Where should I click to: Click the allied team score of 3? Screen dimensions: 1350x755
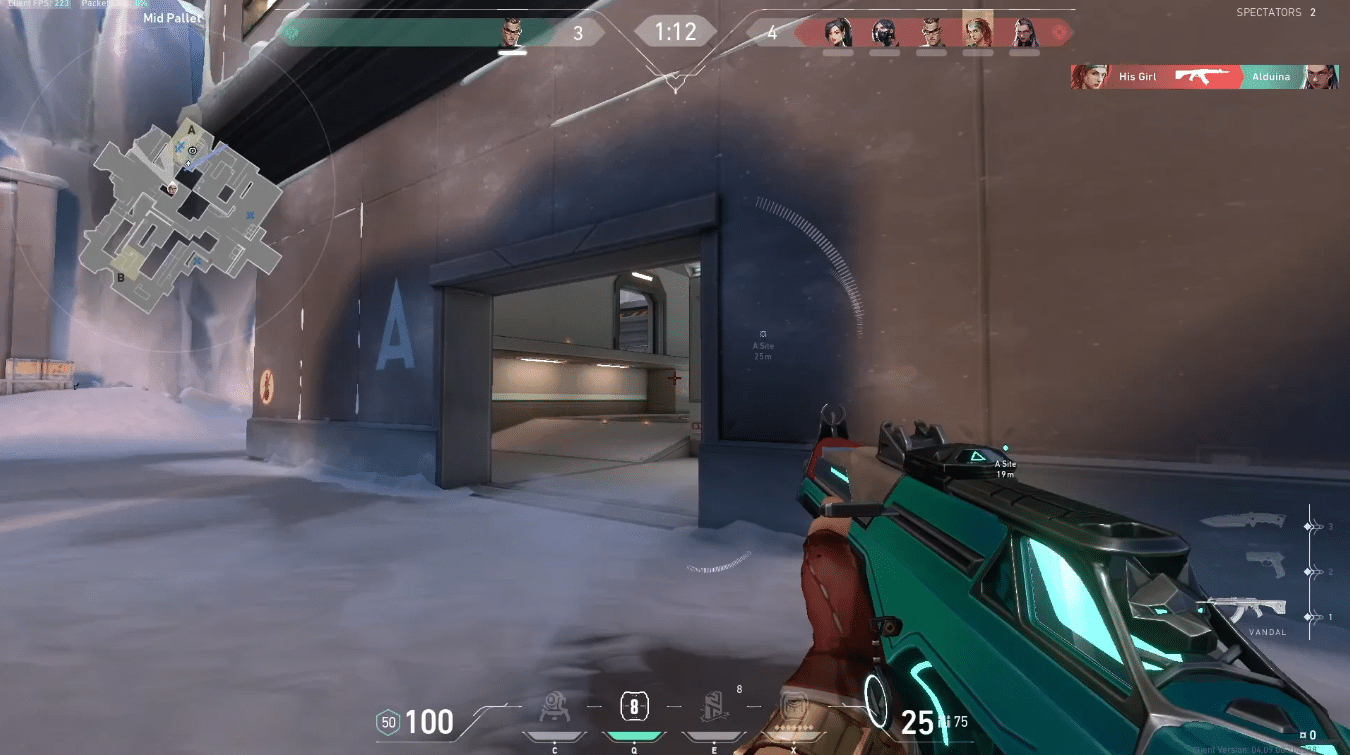[x=578, y=31]
